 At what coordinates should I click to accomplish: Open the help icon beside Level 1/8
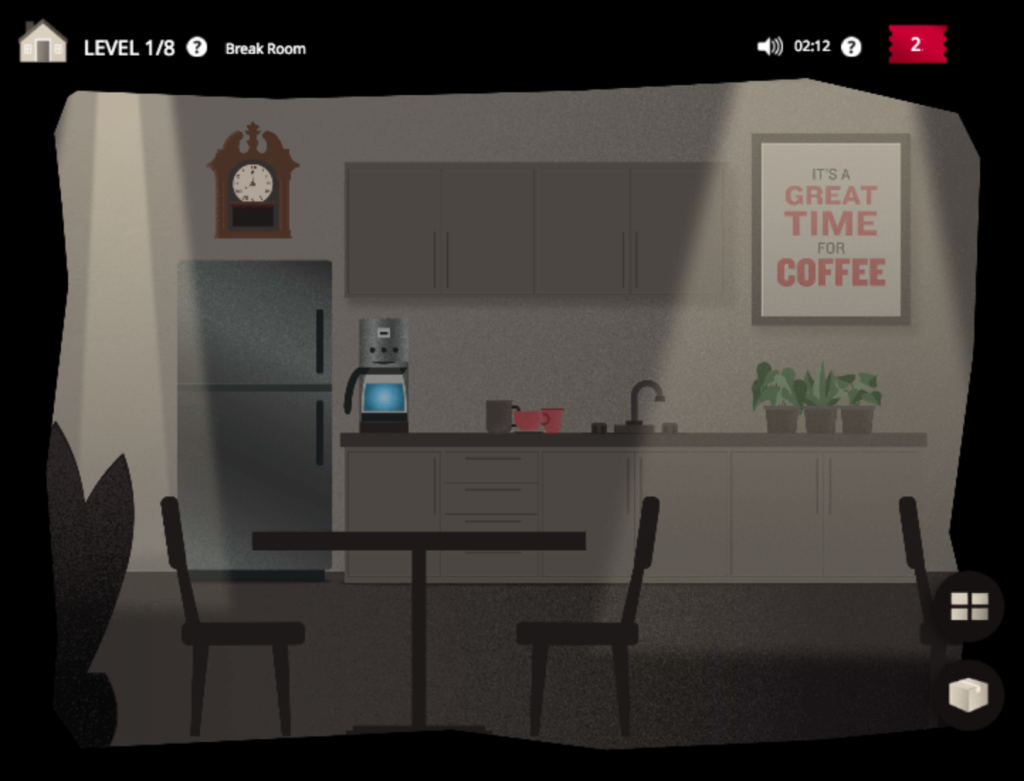coord(197,47)
